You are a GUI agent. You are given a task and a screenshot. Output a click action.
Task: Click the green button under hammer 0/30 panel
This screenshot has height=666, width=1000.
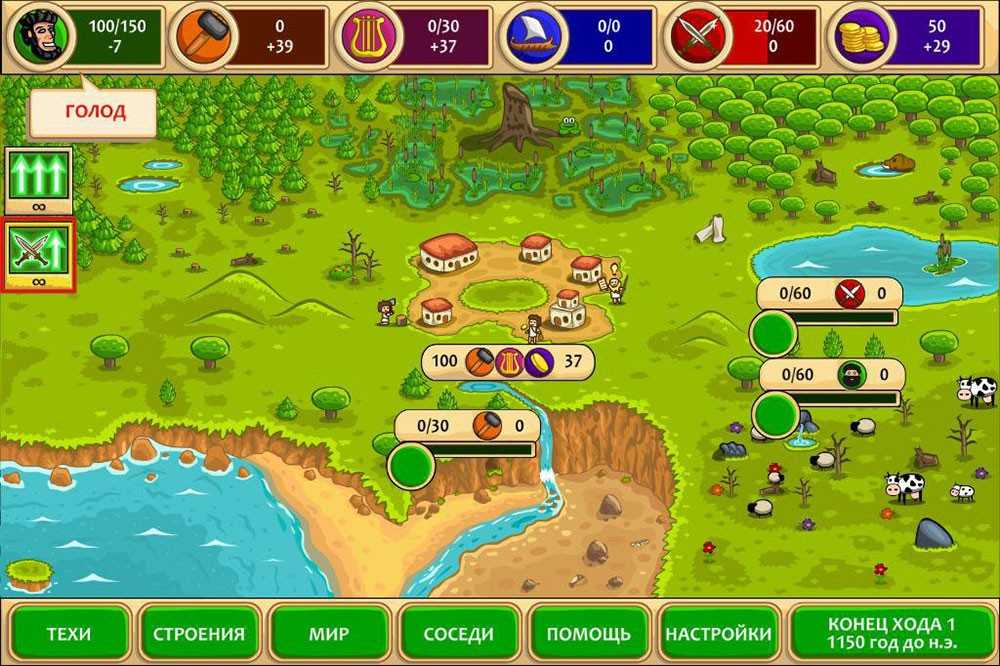point(410,465)
